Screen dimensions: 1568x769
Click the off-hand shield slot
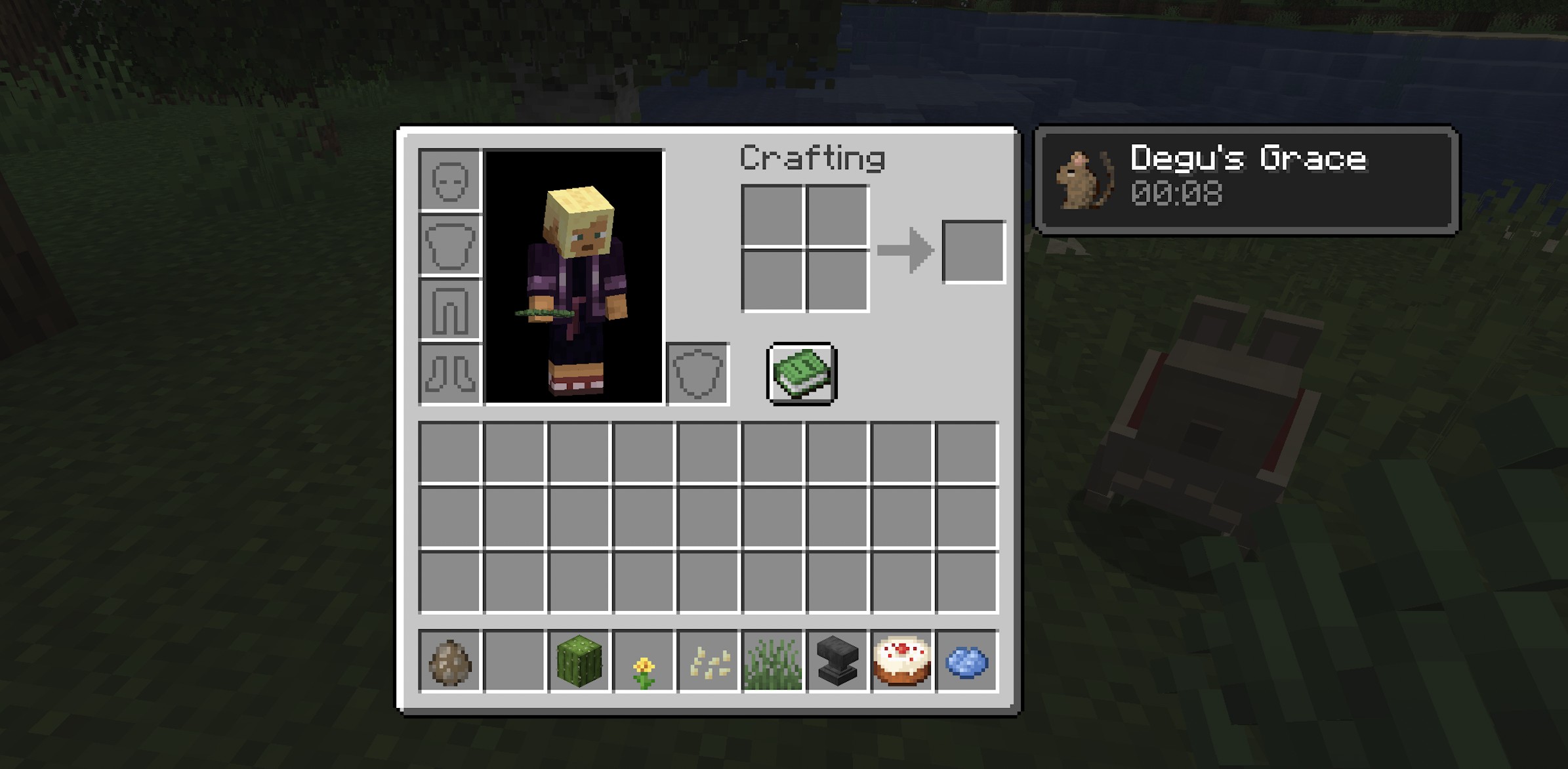point(697,374)
